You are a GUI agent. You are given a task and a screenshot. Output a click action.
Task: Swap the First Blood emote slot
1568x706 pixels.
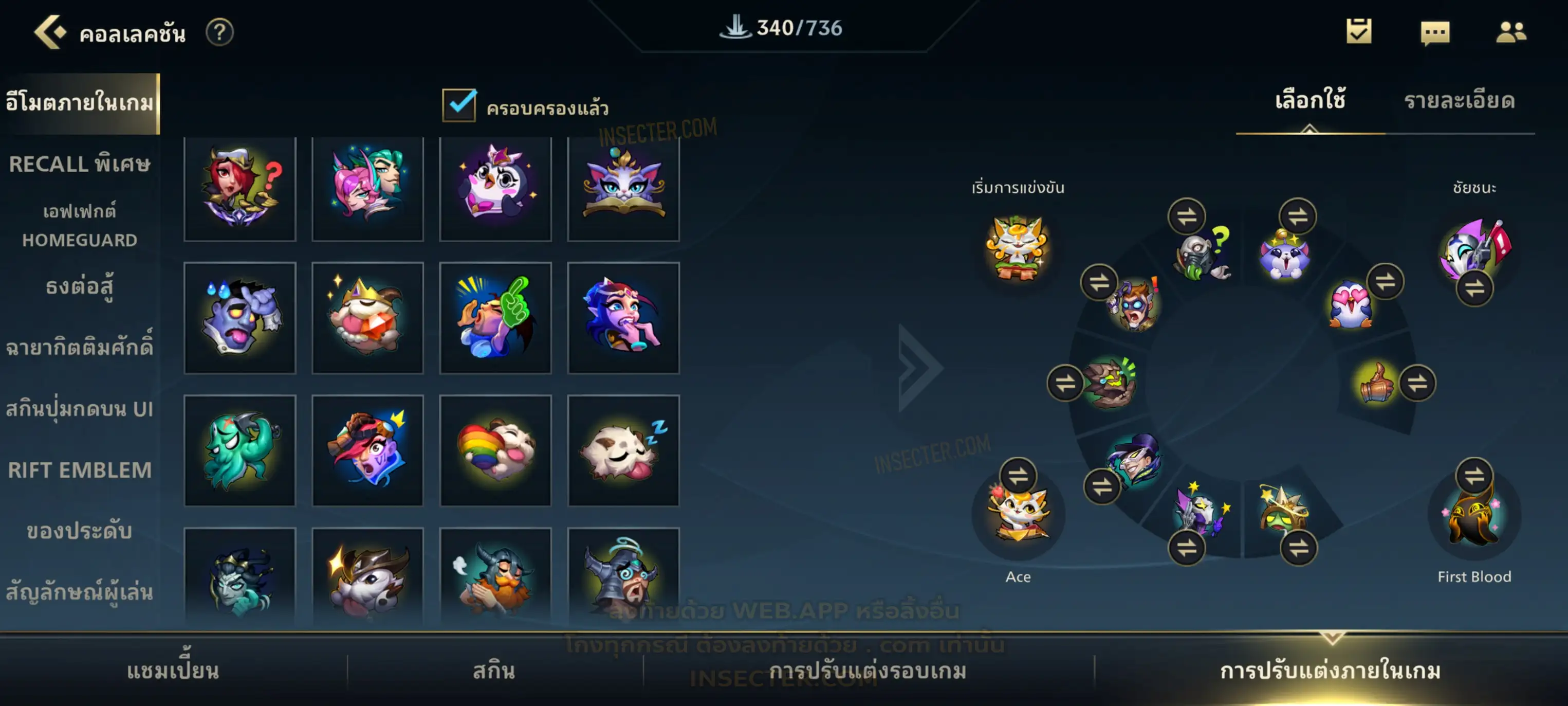(1473, 475)
